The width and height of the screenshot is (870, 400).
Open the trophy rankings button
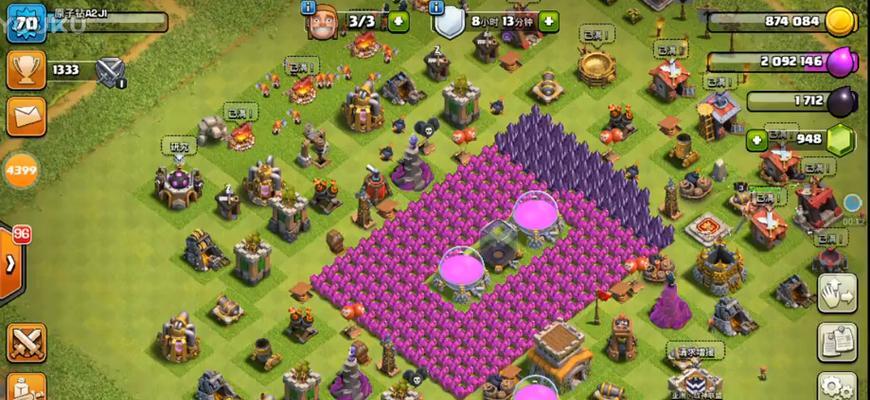tap(26, 69)
